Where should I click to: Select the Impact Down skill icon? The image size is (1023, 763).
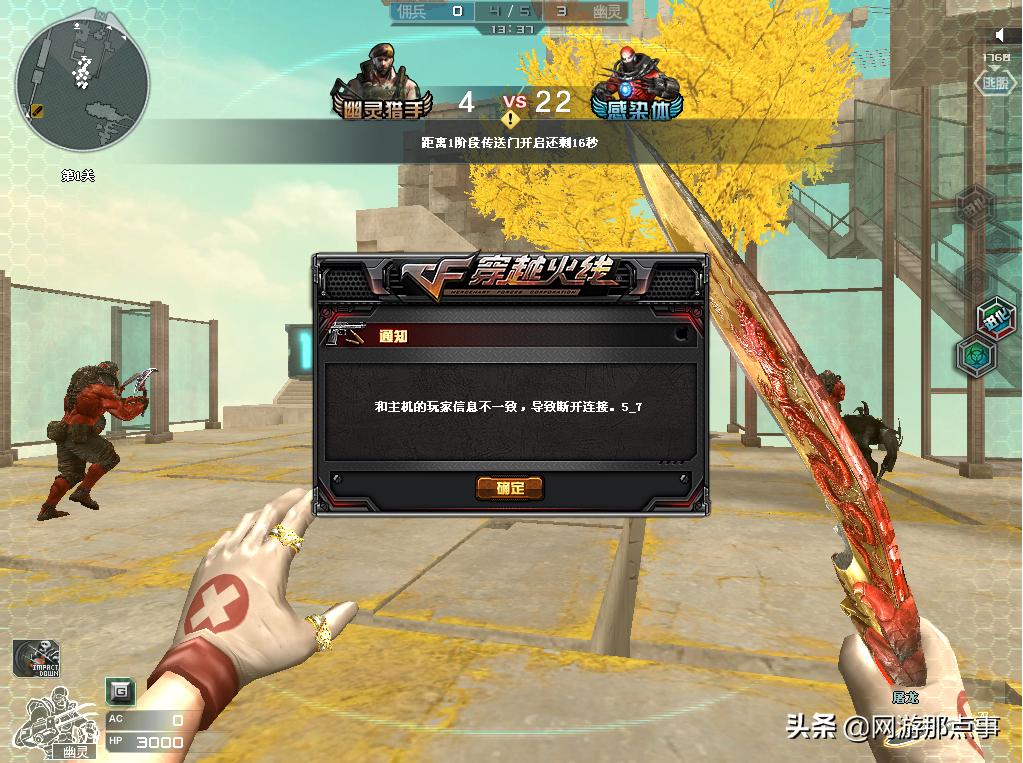point(36,658)
